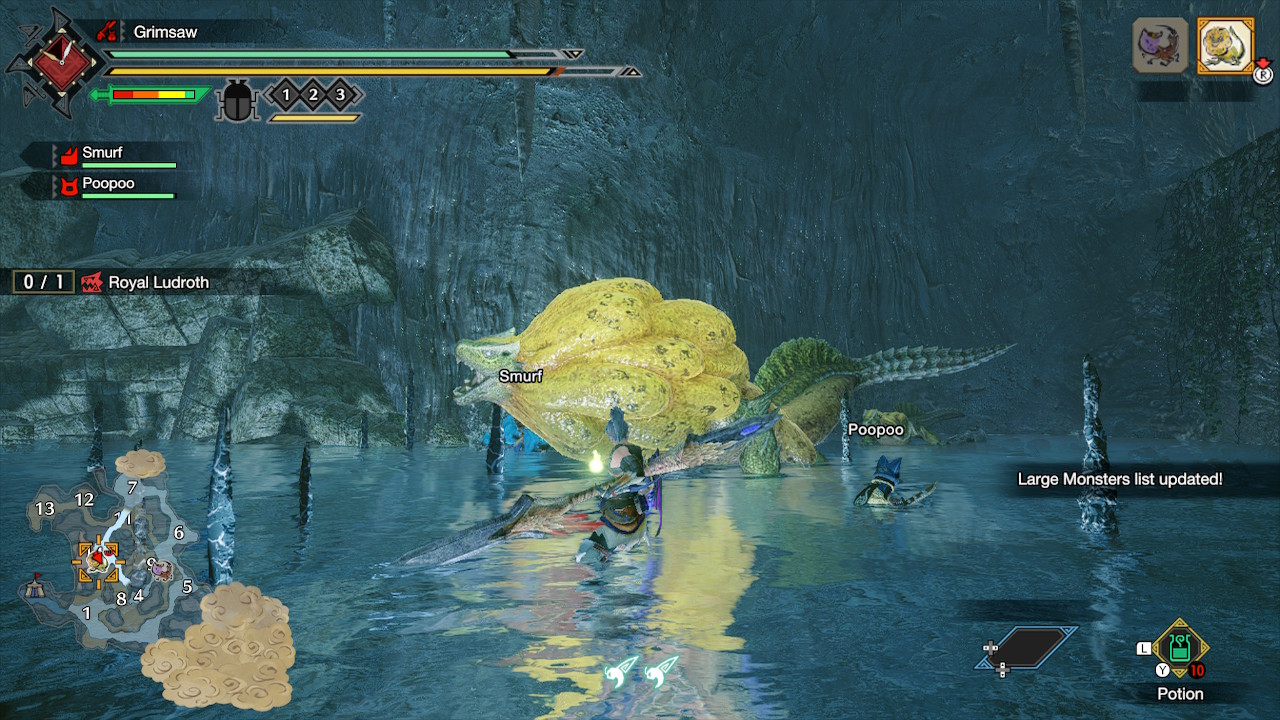The width and height of the screenshot is (1280, 720).
Task: Select the purple monster icon
Action: (1160, 46)
